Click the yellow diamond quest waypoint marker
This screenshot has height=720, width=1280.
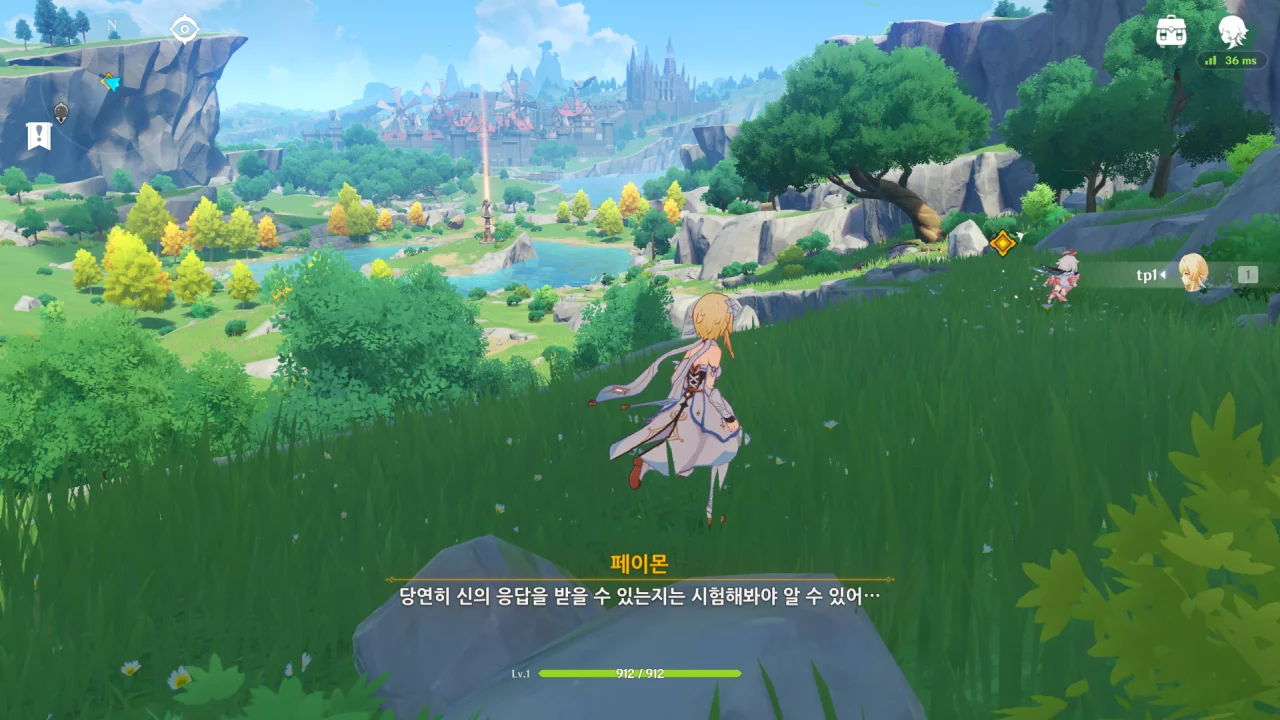click(x=1002, y=242)
